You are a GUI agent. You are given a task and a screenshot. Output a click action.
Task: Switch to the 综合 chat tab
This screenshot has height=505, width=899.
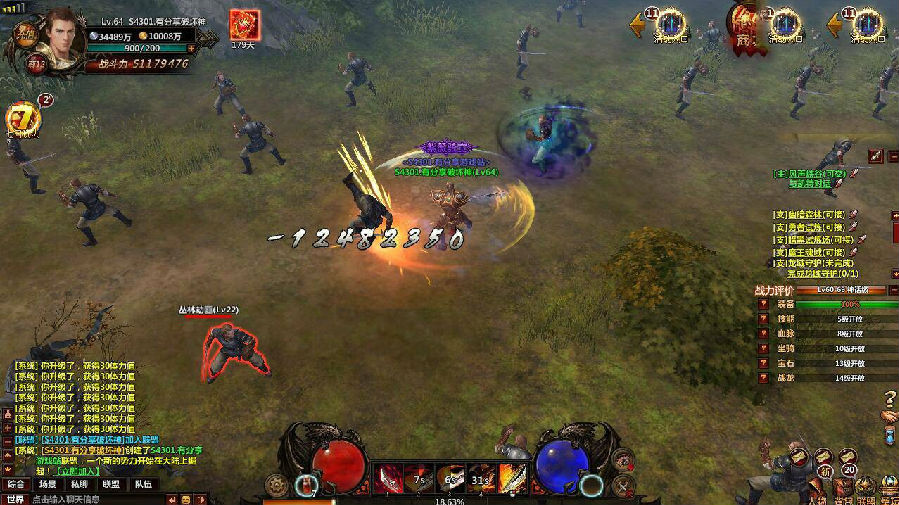[x=16, y=484]
